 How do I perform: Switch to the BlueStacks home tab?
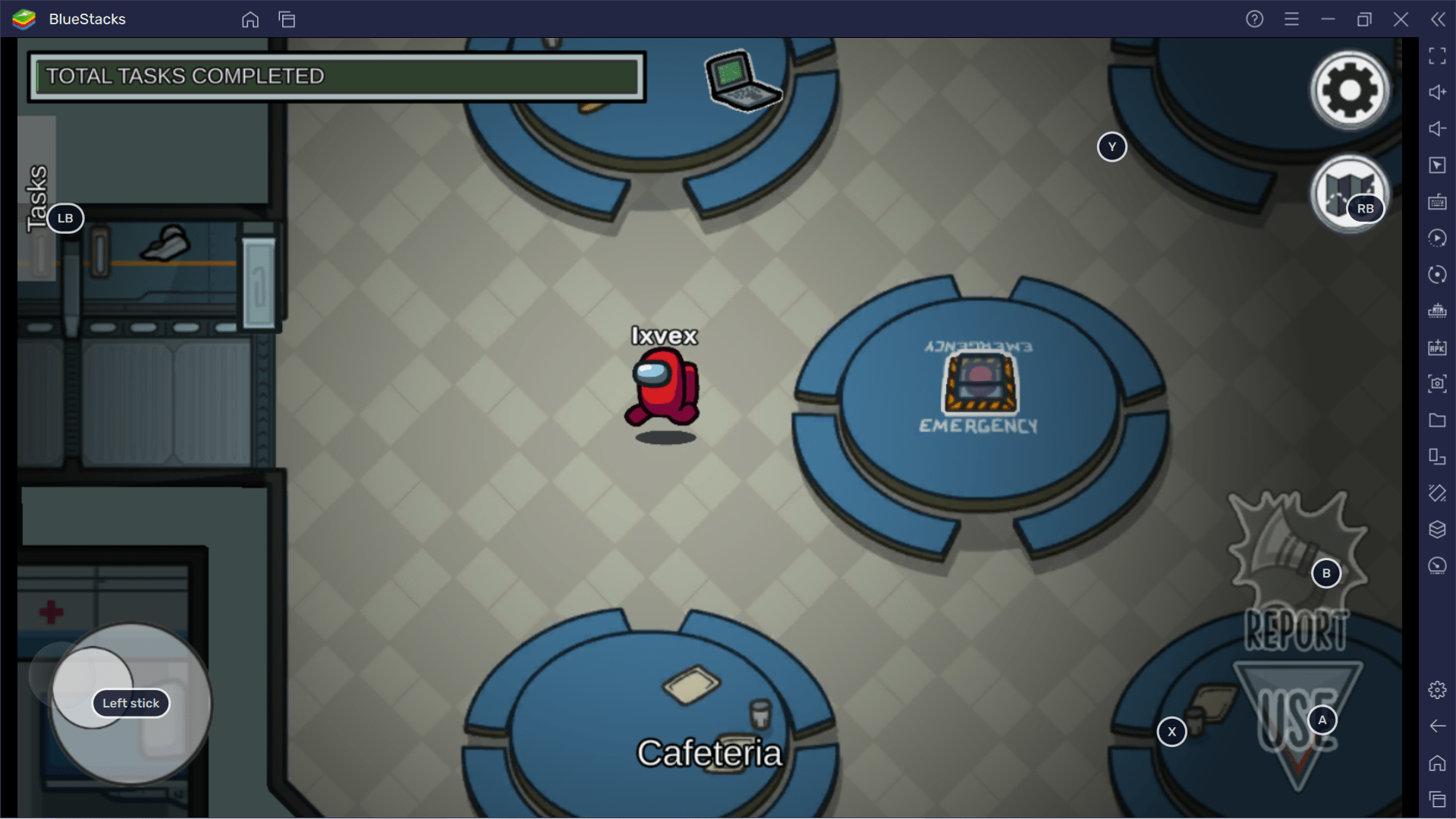(x=250, y=20)
